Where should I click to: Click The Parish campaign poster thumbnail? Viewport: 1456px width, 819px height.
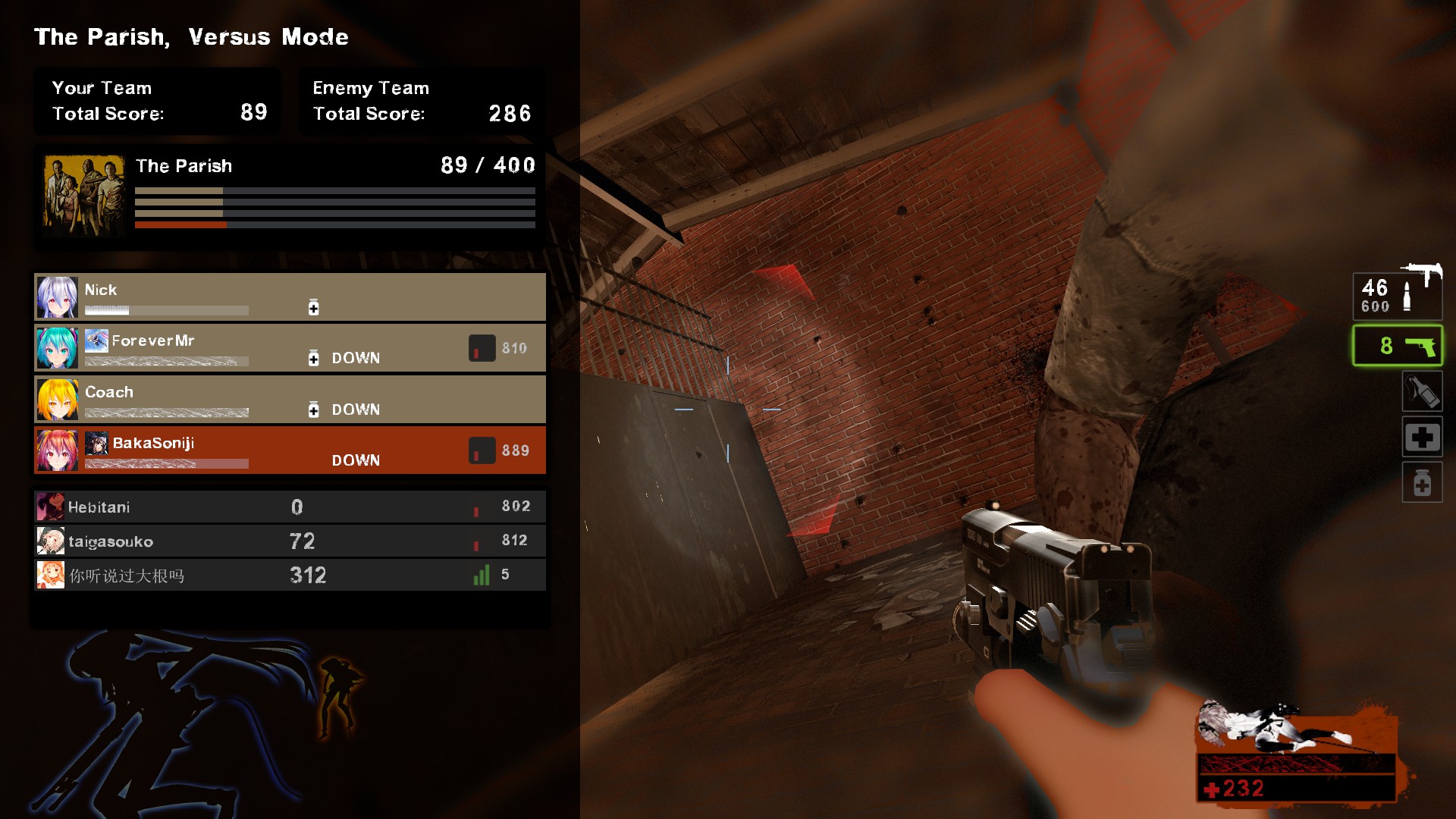[84, 196]
